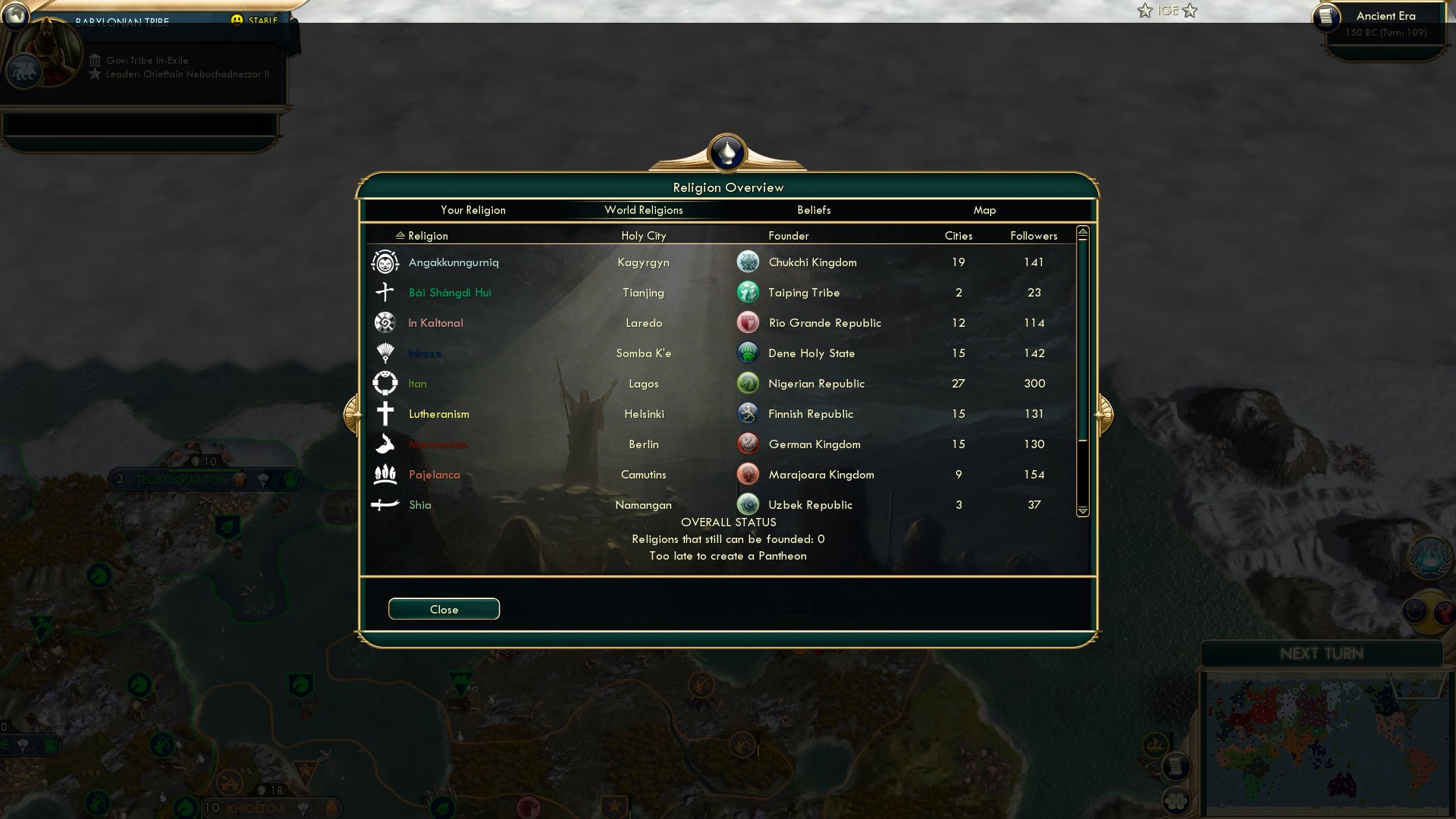Click the Pajelanca religion icon

(x=385, y=474)
